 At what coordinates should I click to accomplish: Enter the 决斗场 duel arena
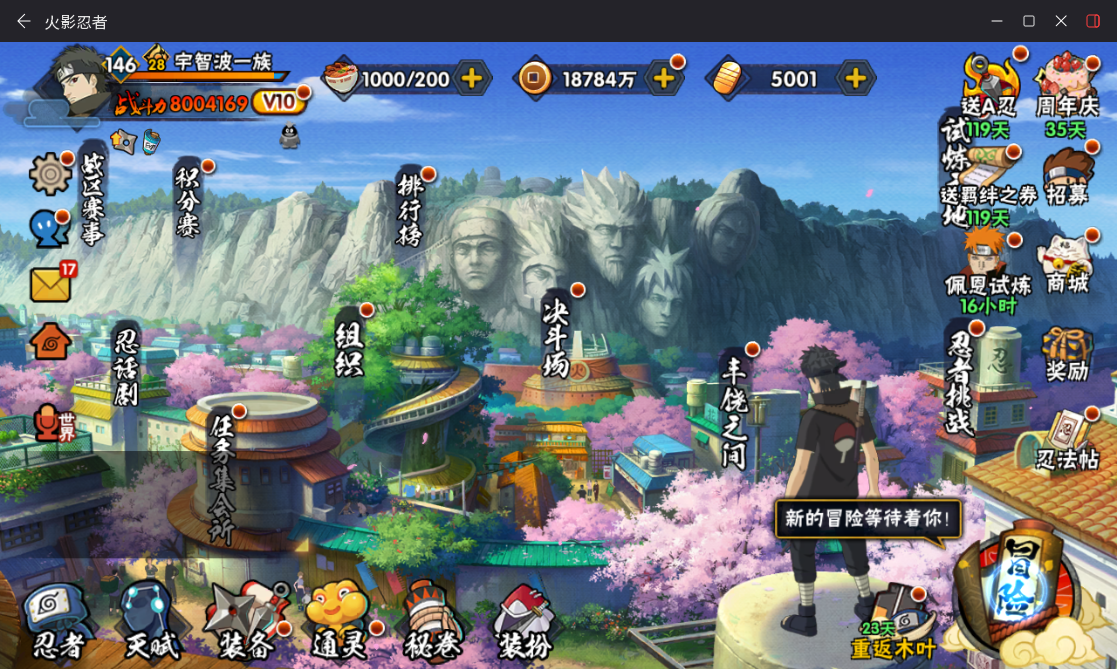[555, 336]
